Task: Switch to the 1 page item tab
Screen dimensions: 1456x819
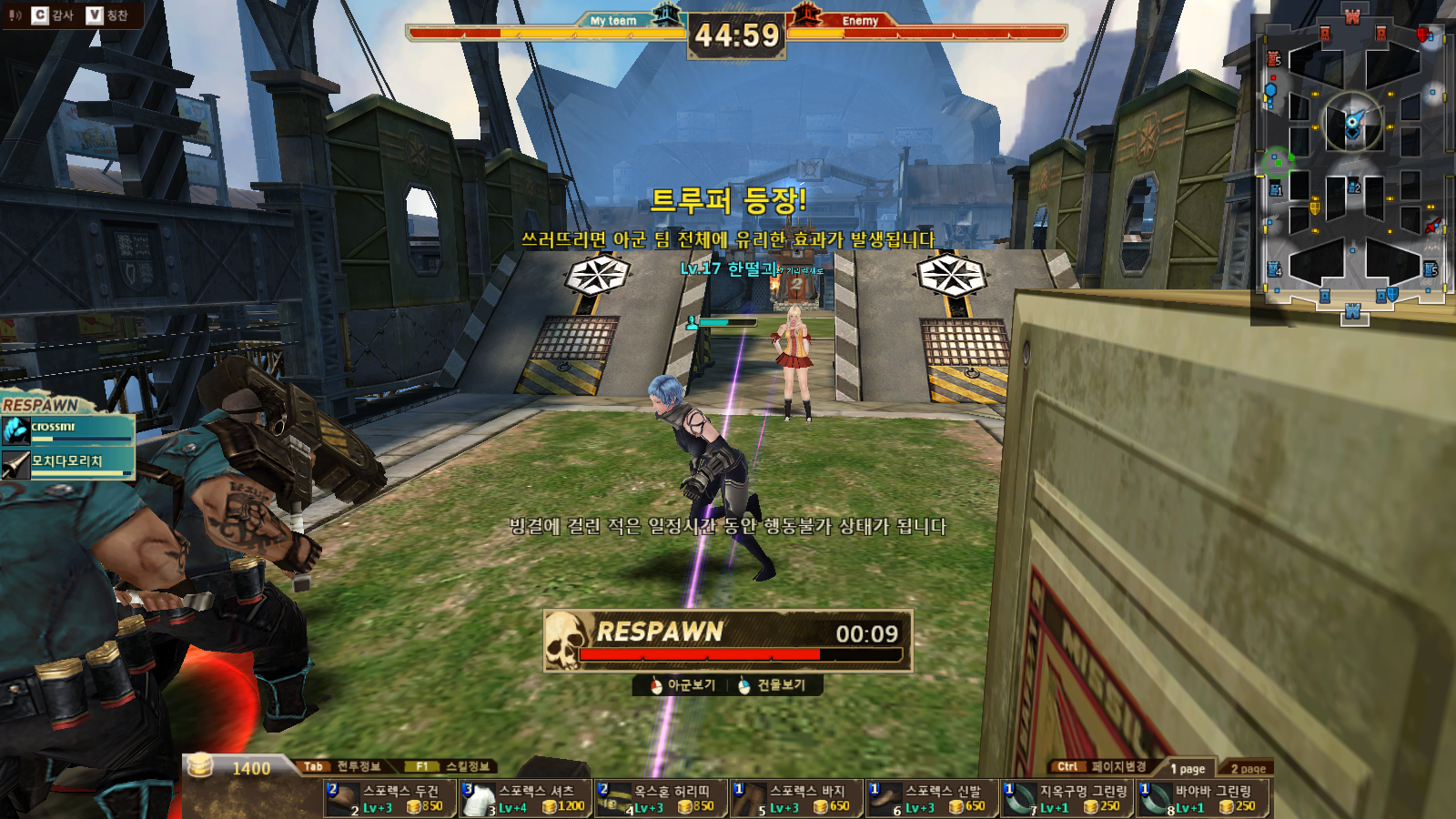Action: 1187,769
